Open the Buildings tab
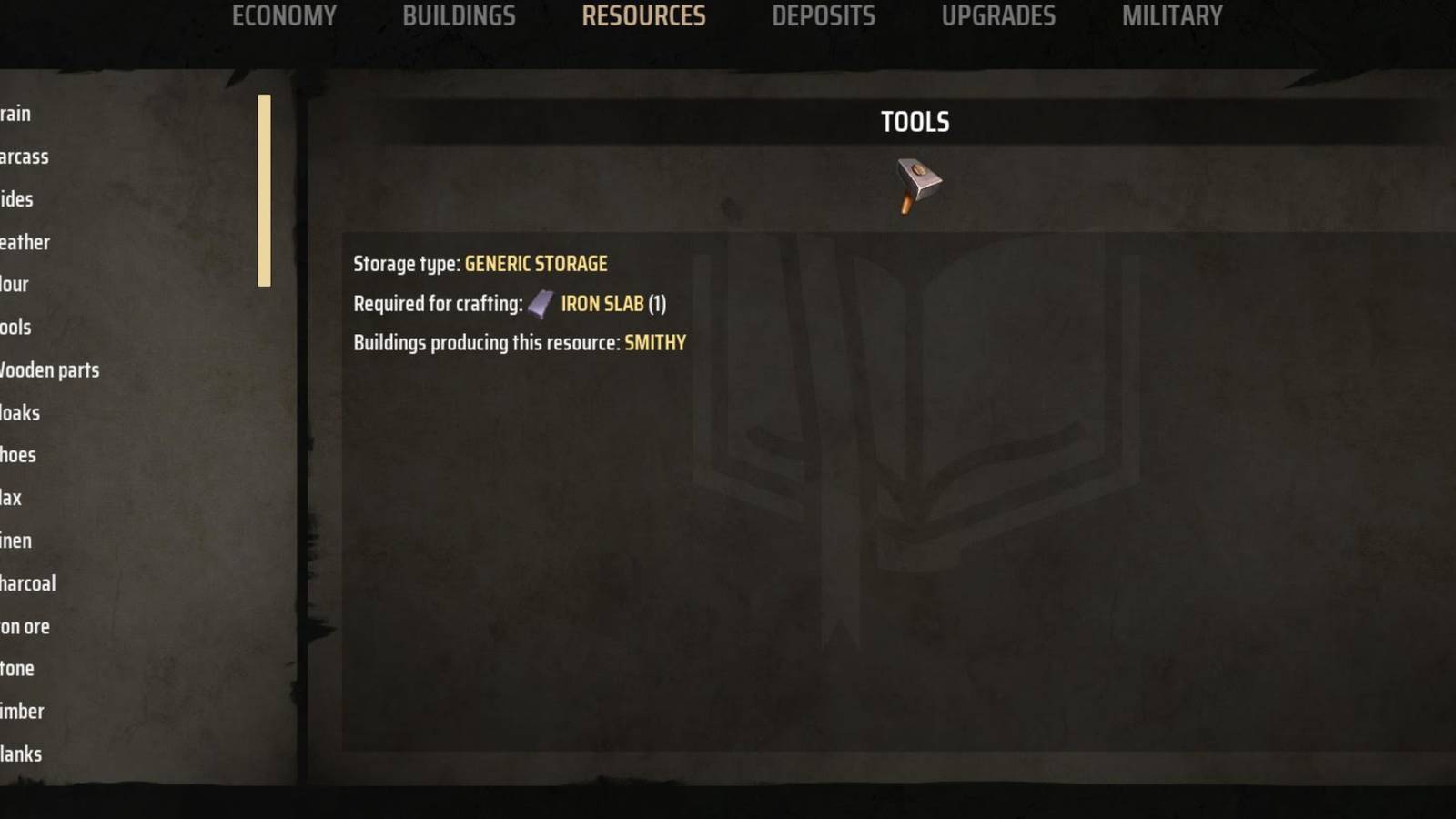 (457, 15)
